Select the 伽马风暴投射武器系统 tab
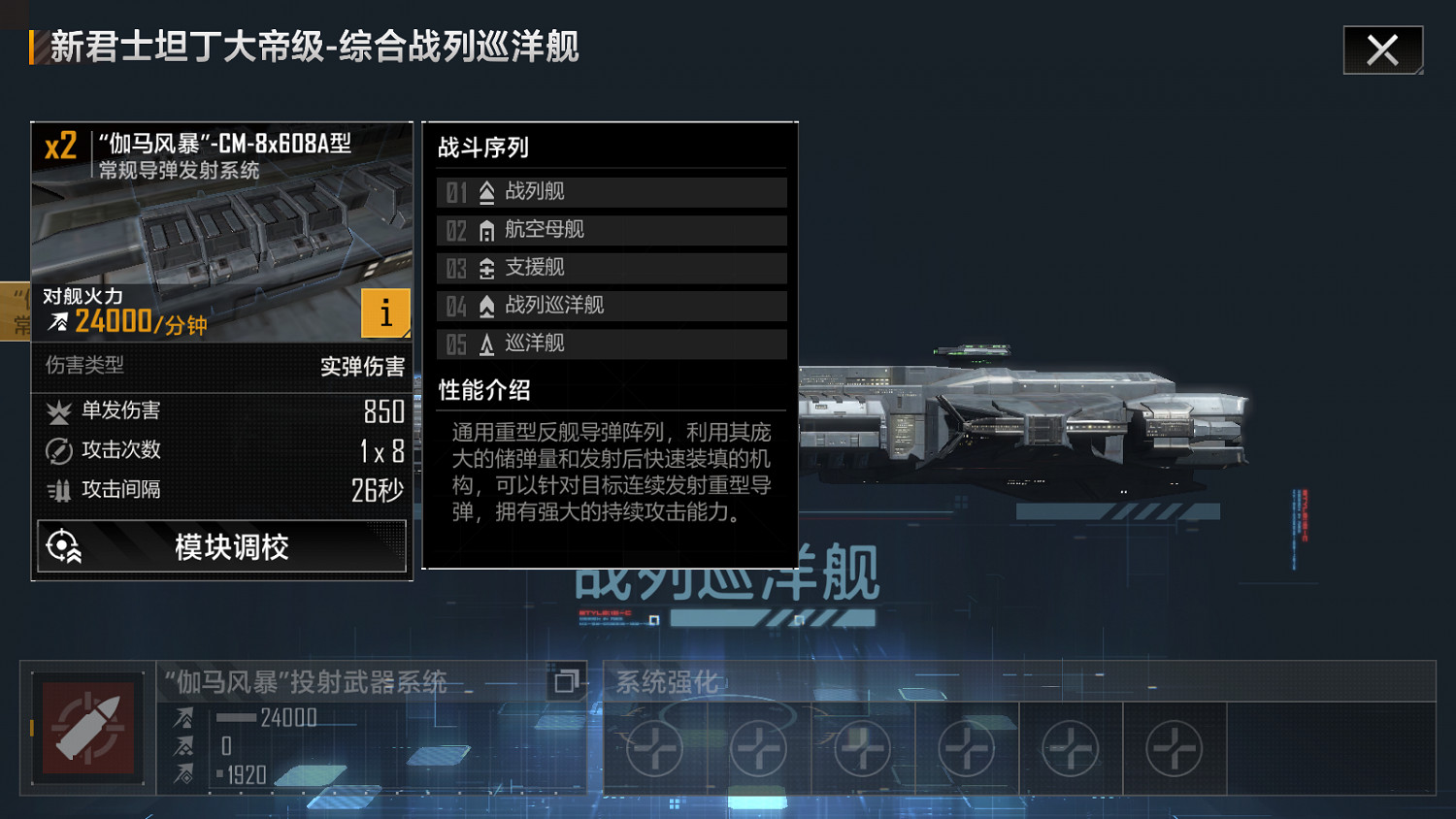 pos(308,682)
